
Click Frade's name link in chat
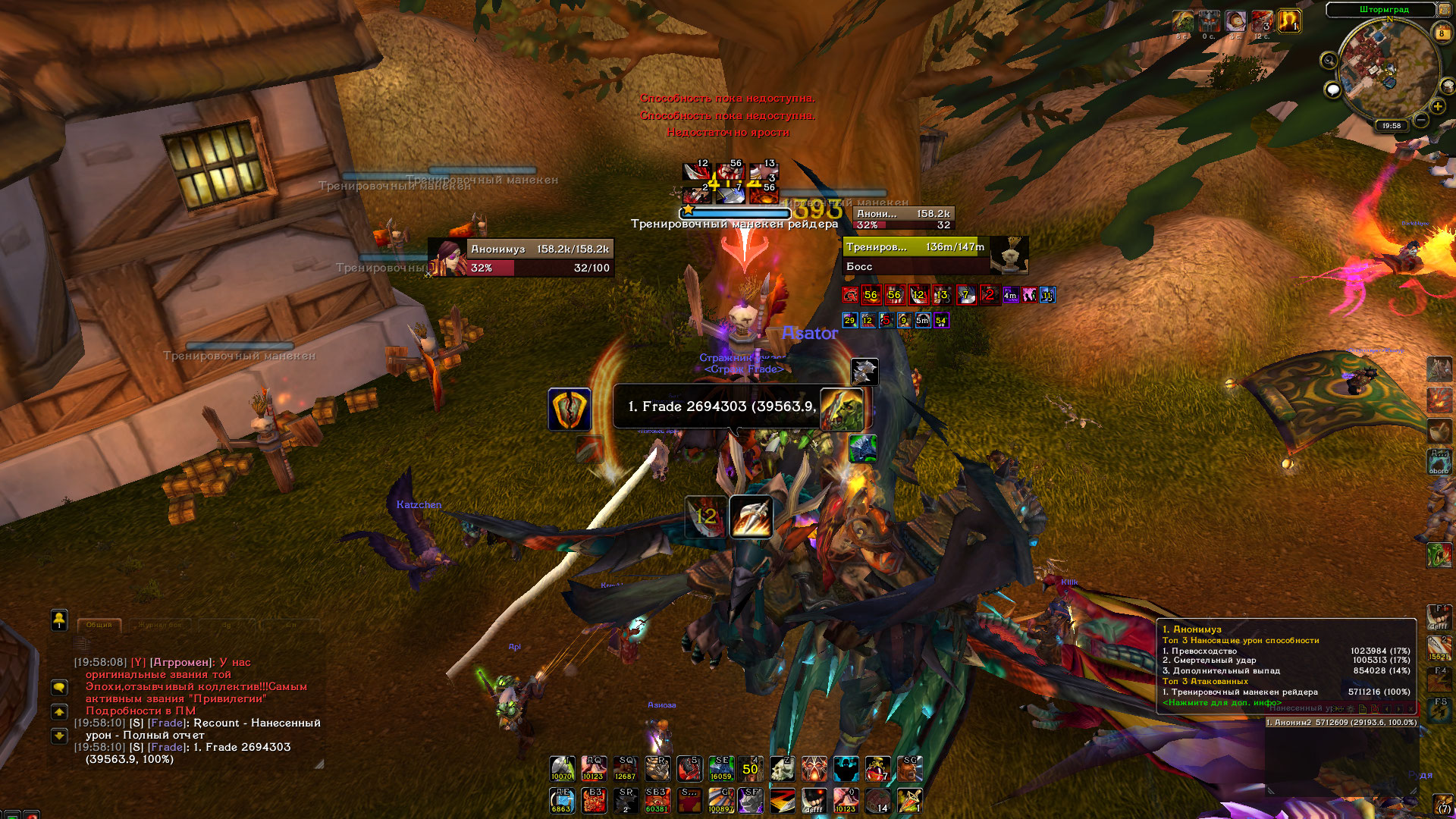click(x=167, y=748)
